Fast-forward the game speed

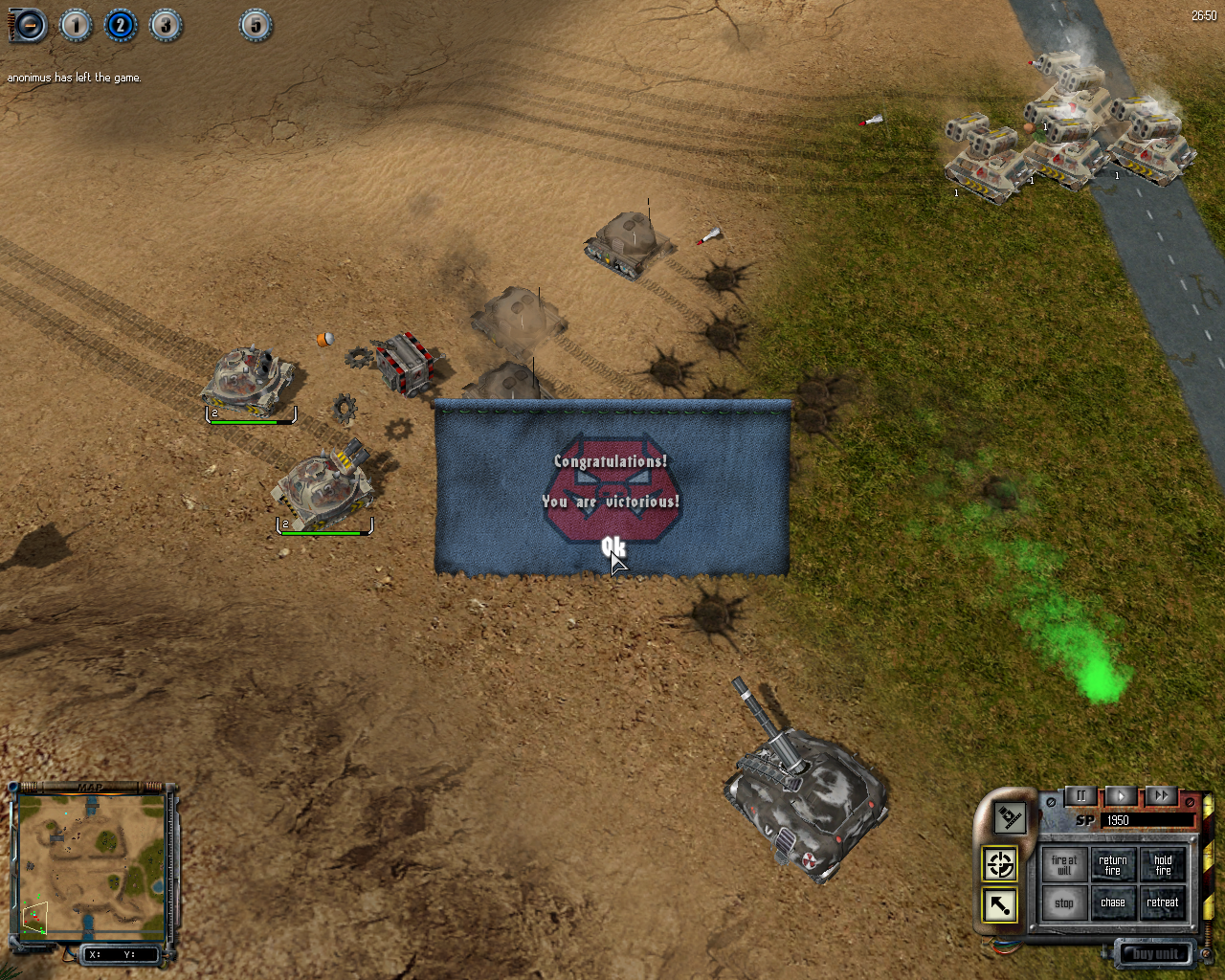pyautogui.click(x=1160, y=796)
